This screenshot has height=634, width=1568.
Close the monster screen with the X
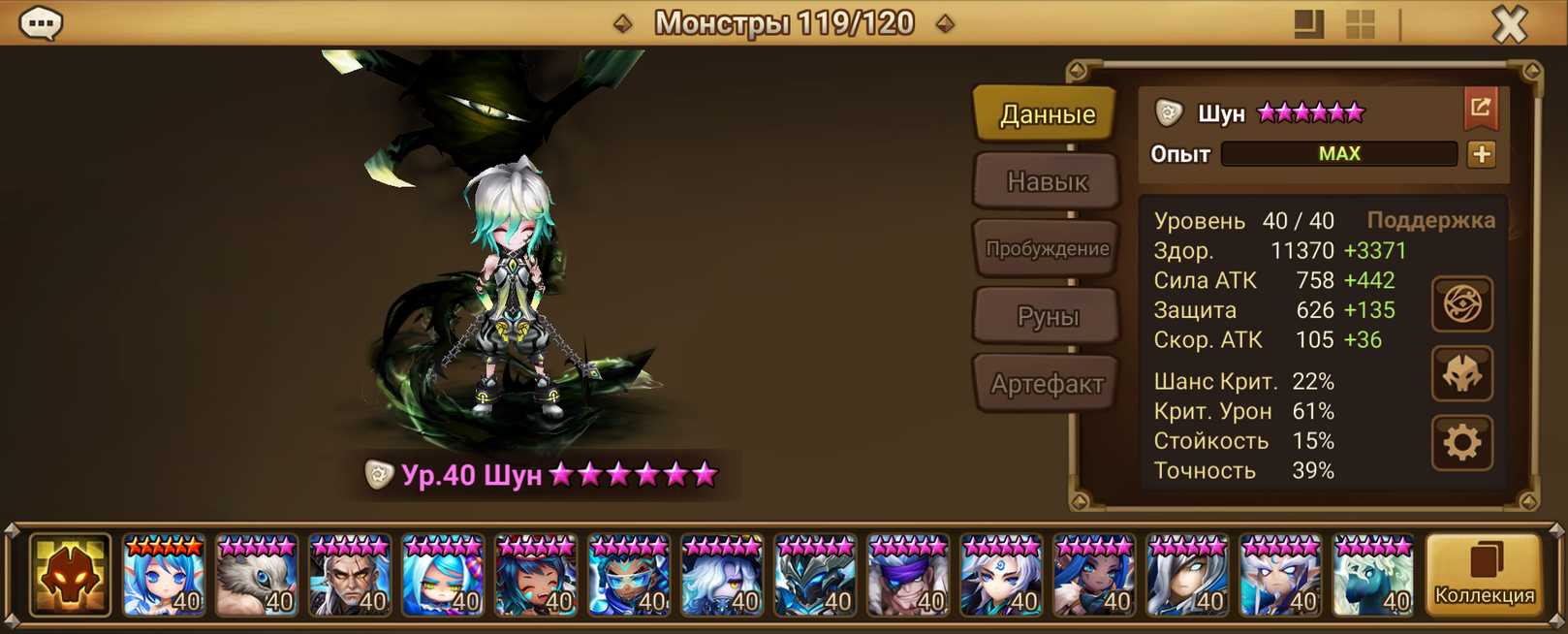pyautogui.click(x=1509, y=23)
